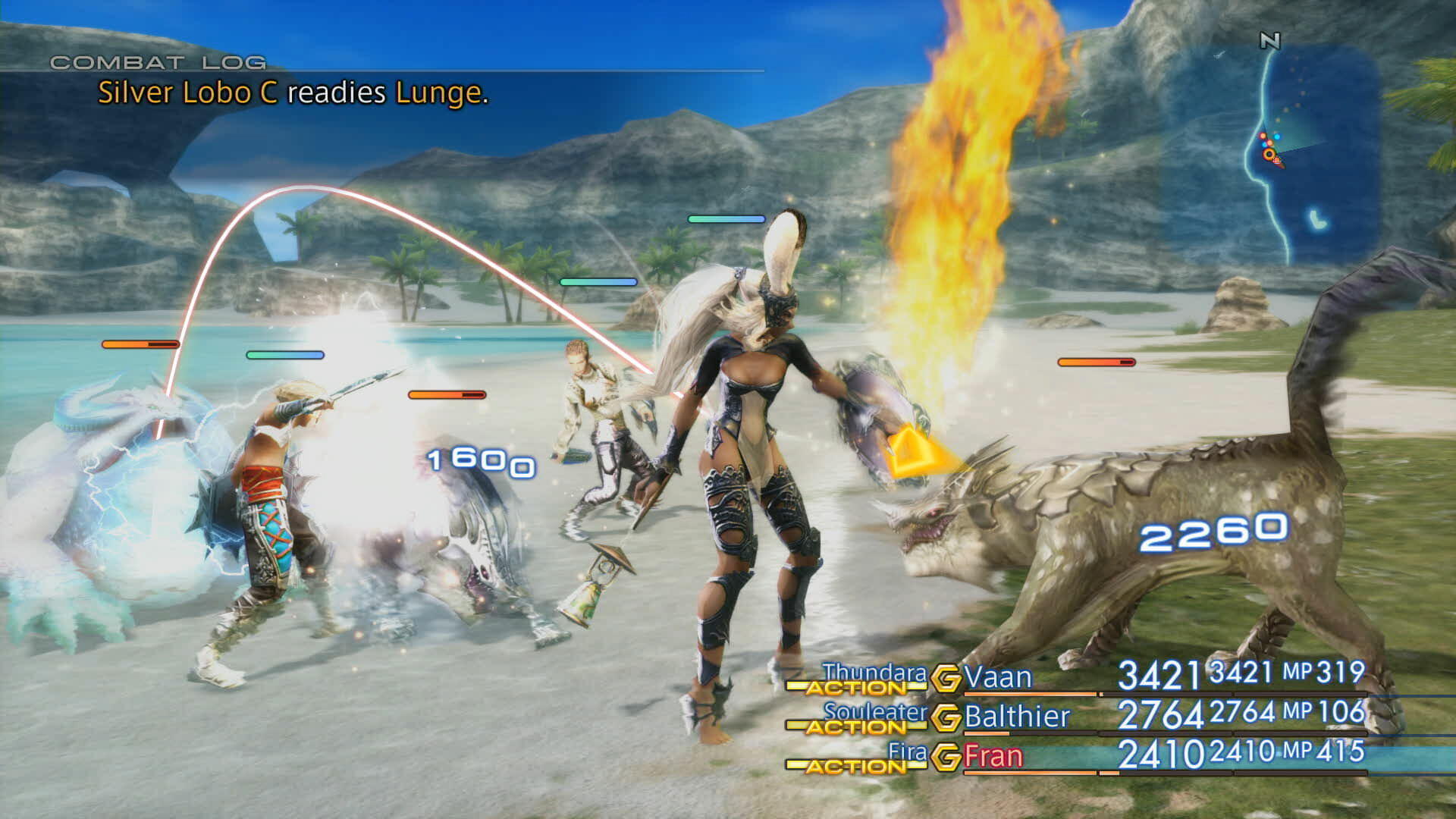The width and height of the screenshot is (1456, 819).
Task: Click Balthier's gambit G icon
Action: [946, 717]
